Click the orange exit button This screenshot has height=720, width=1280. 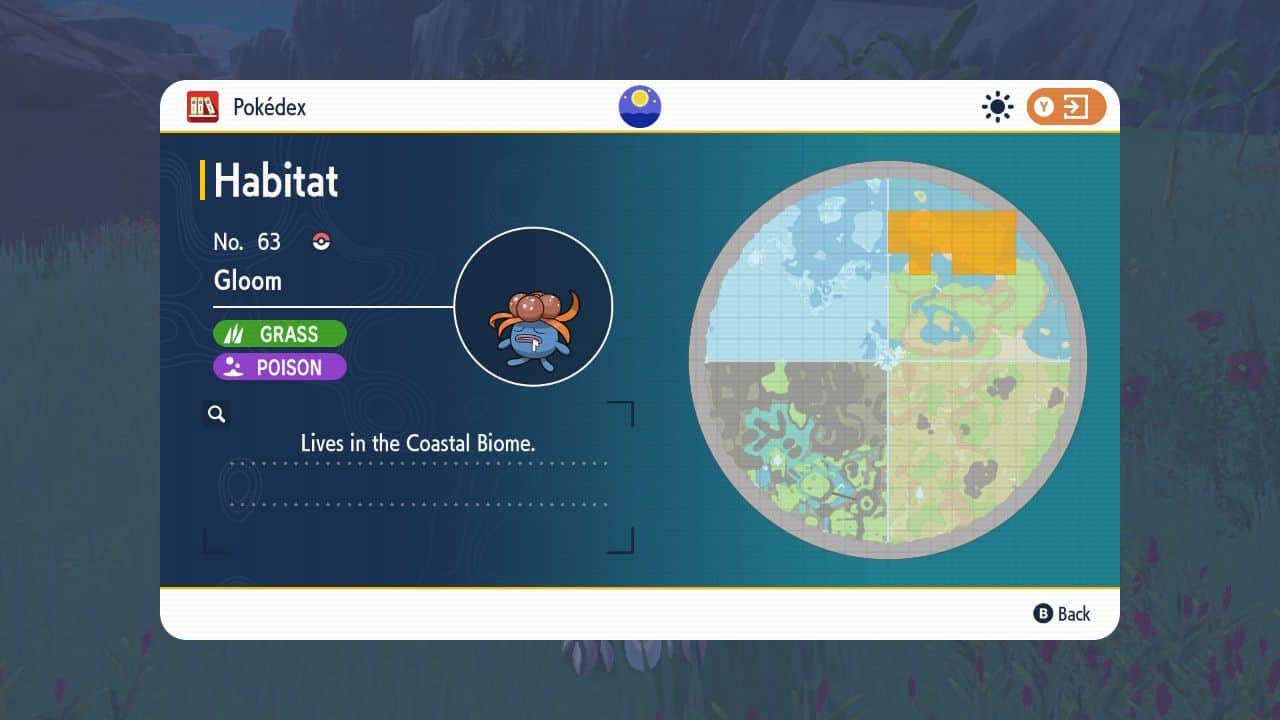point(1066,107)
